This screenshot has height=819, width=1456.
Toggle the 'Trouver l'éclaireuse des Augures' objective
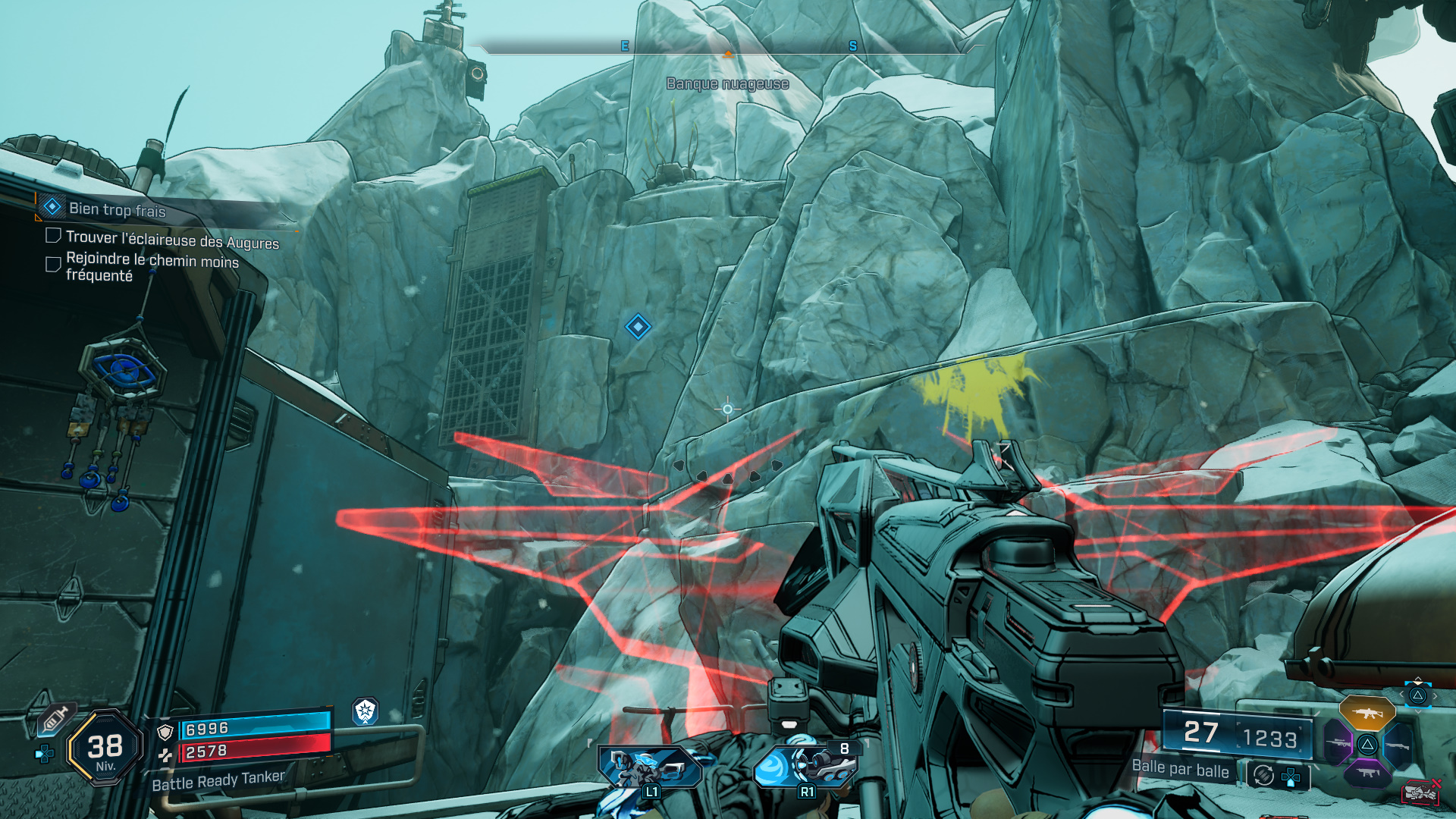(53, 236)
